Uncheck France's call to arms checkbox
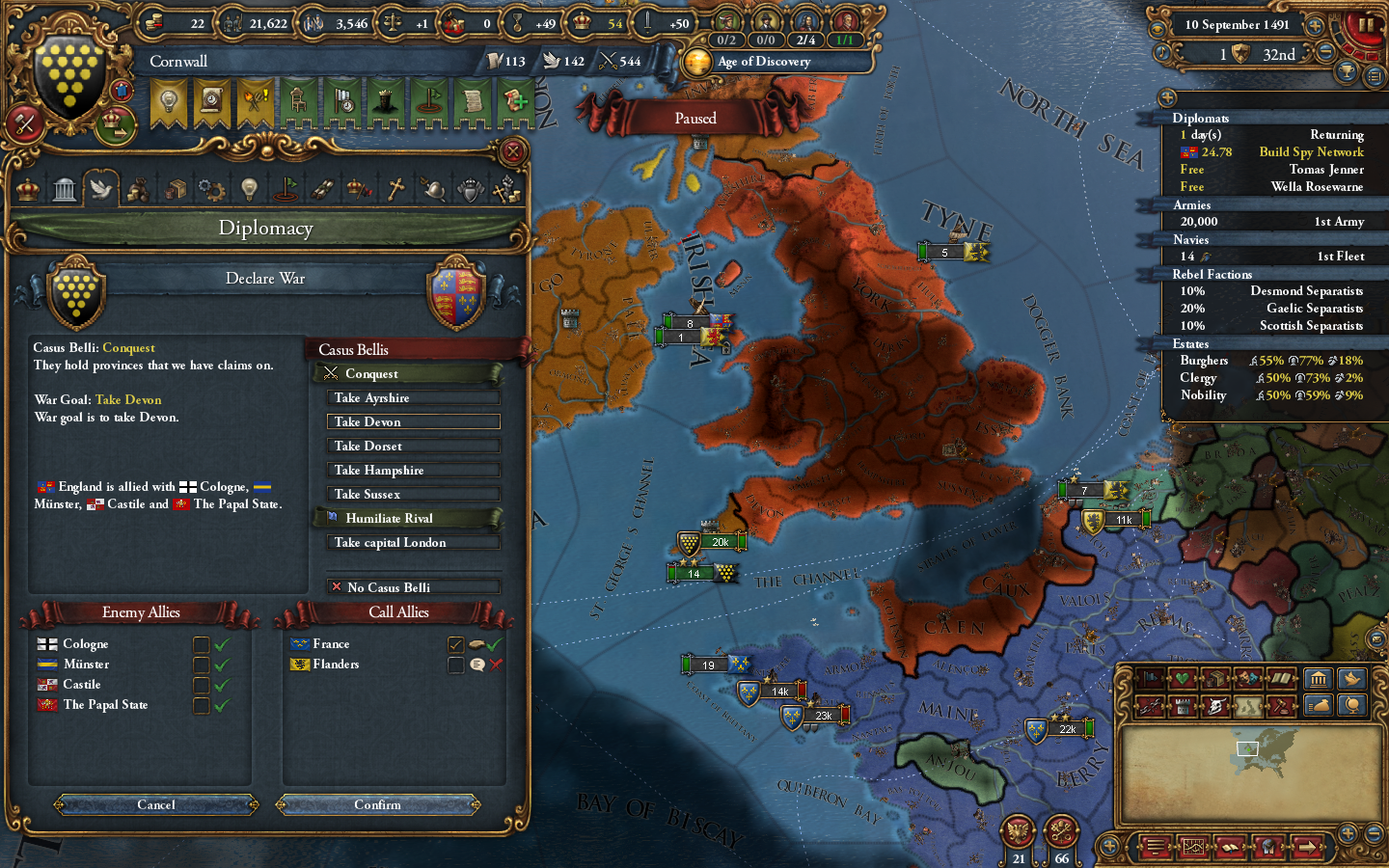This screenshot has height=868, width=1389. [457, 644]
